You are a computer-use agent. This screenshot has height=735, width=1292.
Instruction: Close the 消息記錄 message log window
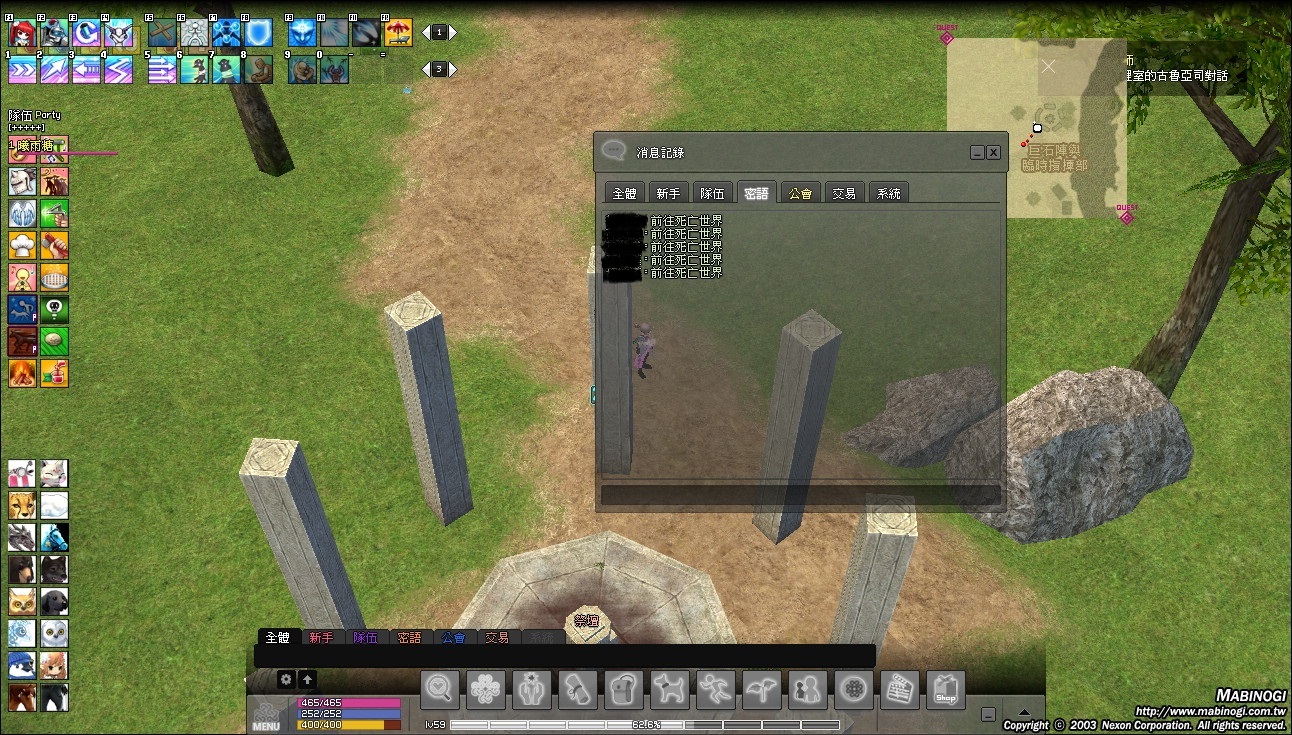993,153
